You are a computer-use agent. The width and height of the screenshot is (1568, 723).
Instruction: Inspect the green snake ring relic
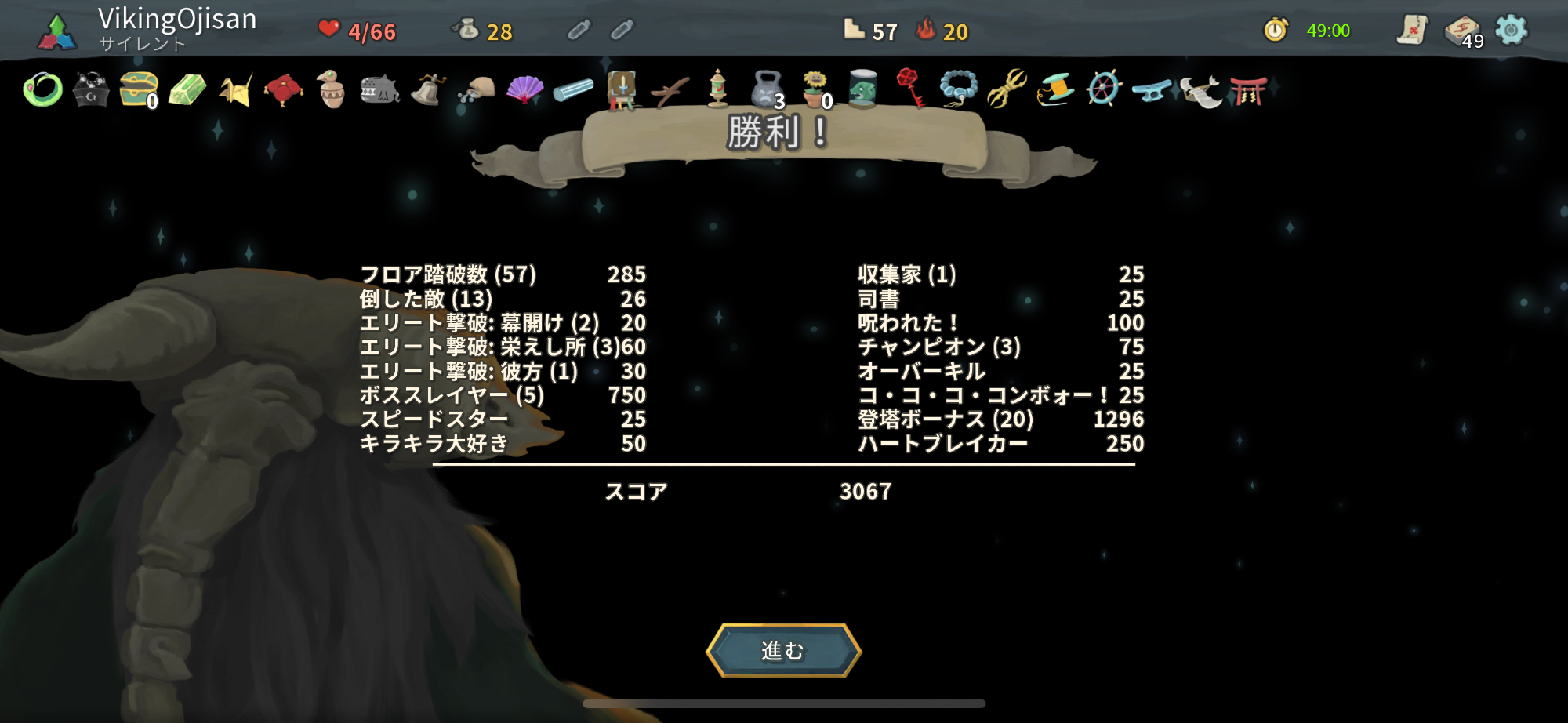43,90
